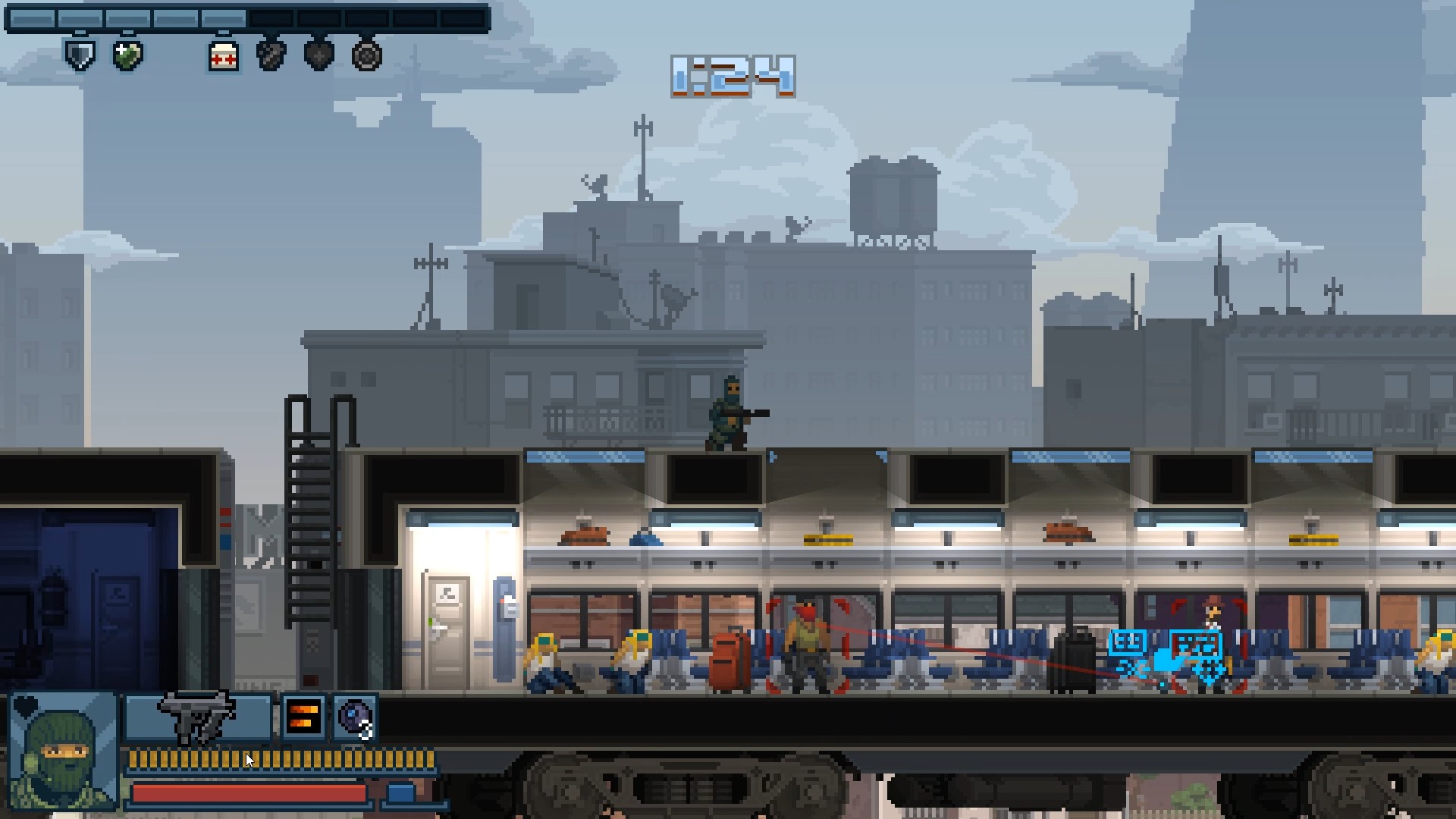Toggle the fire-mode indicator next to the weapon

[303, 715]
